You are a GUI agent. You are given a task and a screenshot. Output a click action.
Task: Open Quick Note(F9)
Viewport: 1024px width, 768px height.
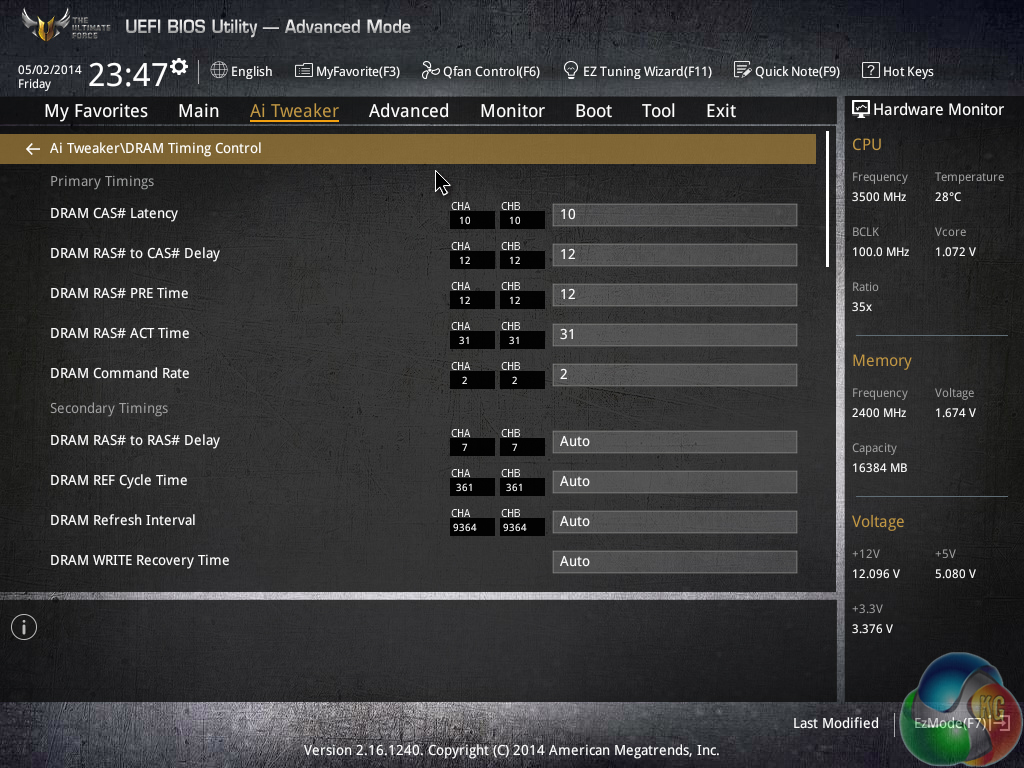click(786, 71)
